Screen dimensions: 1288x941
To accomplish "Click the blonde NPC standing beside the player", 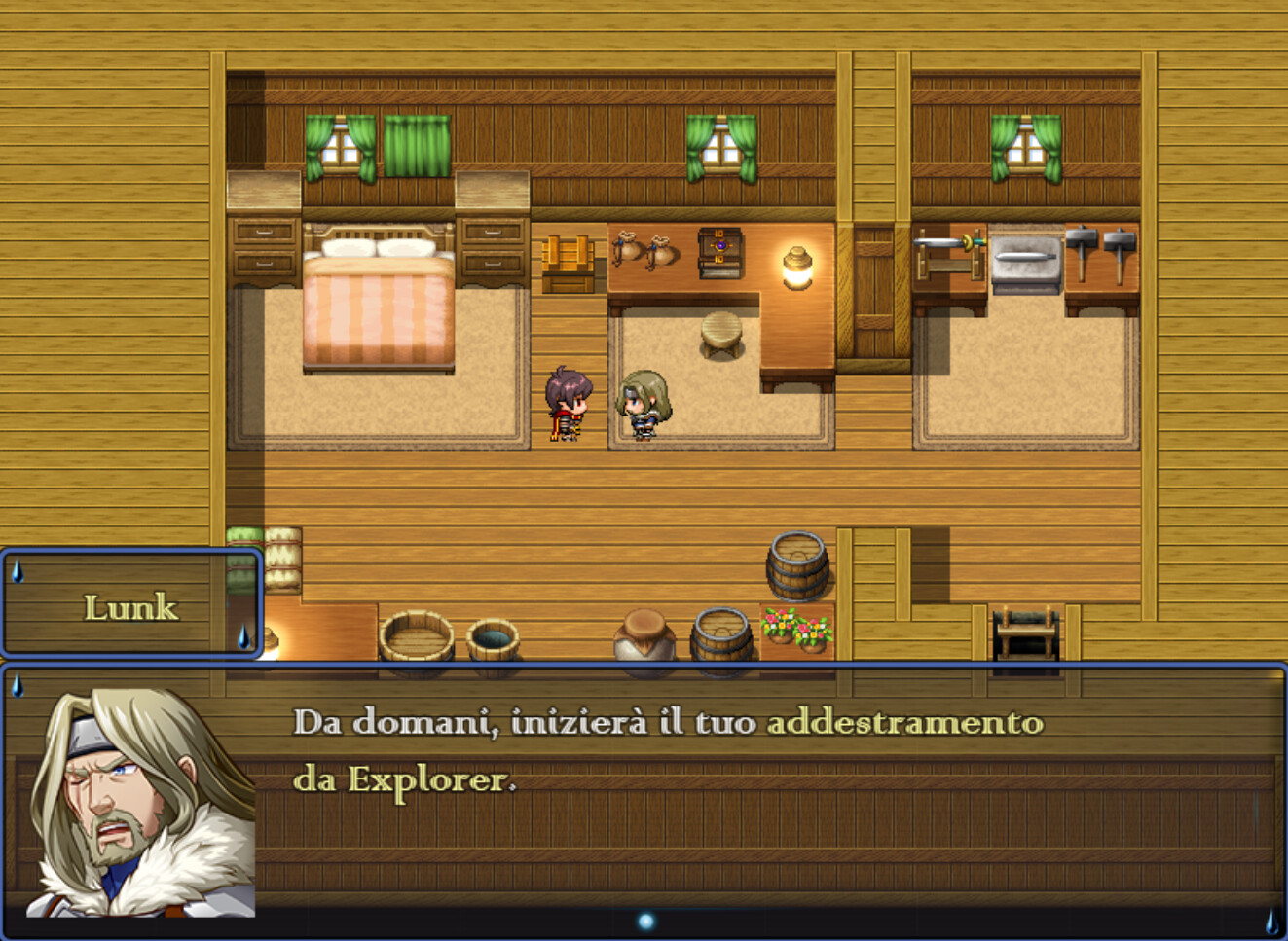I will pyautogui.click(x=643, y=404).
